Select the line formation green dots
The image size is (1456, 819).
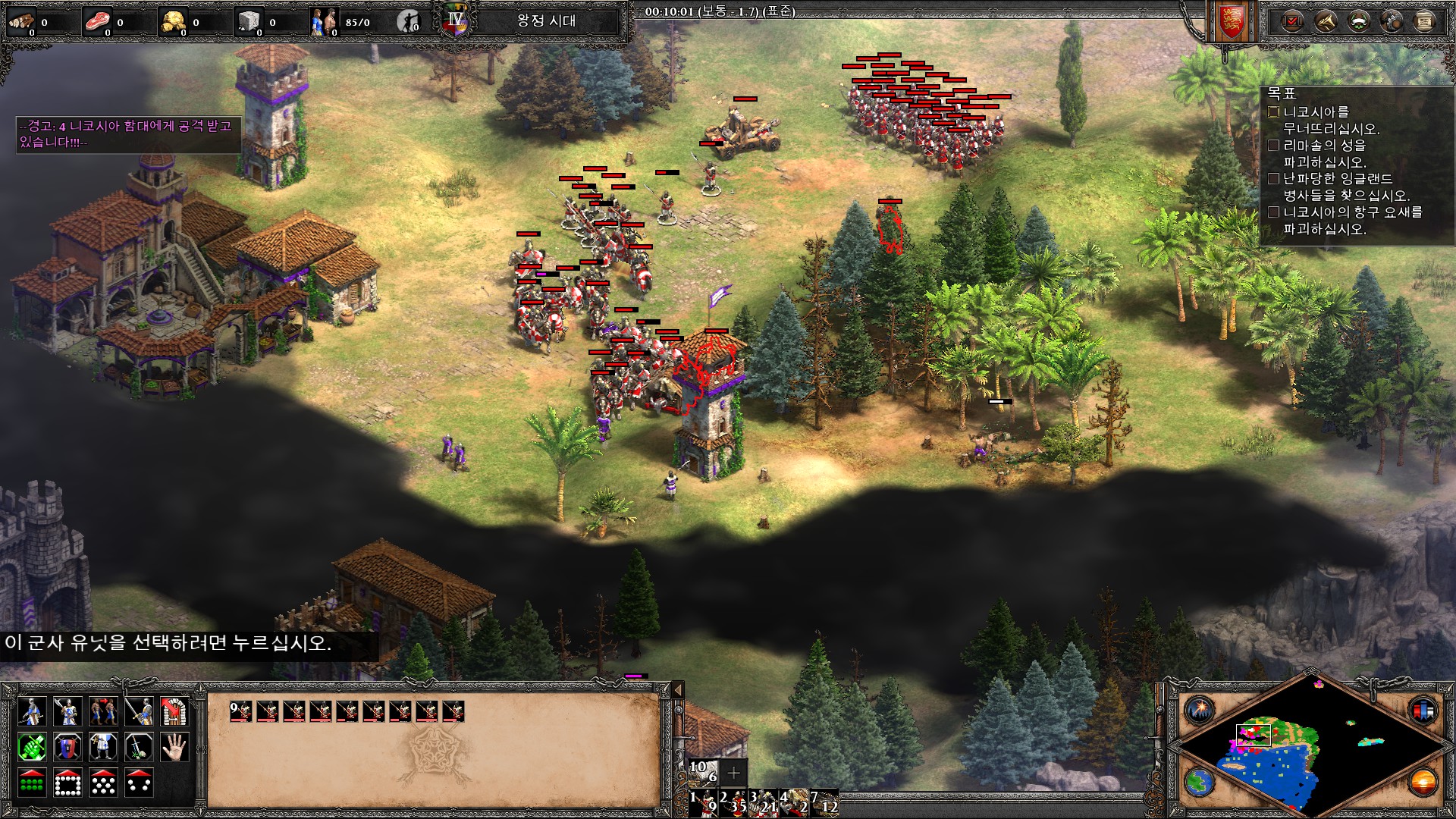coord(32,783)
